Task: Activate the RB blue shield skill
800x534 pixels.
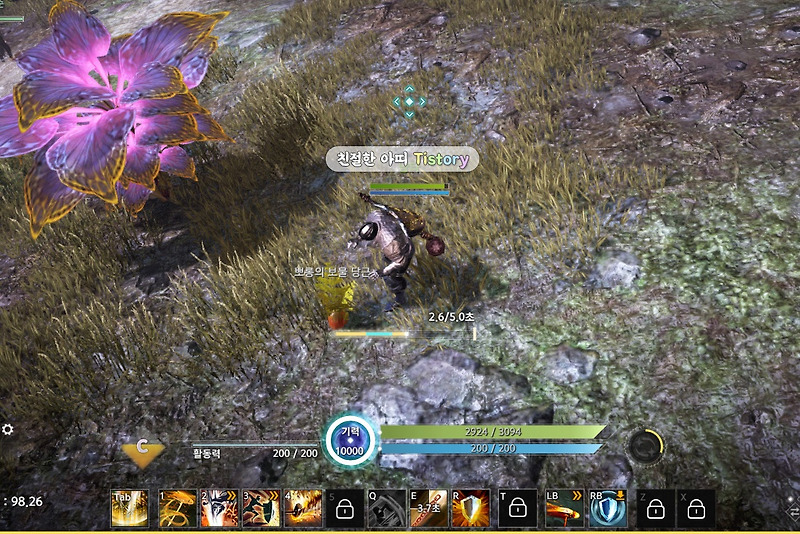Action: [x=607, y=509]
